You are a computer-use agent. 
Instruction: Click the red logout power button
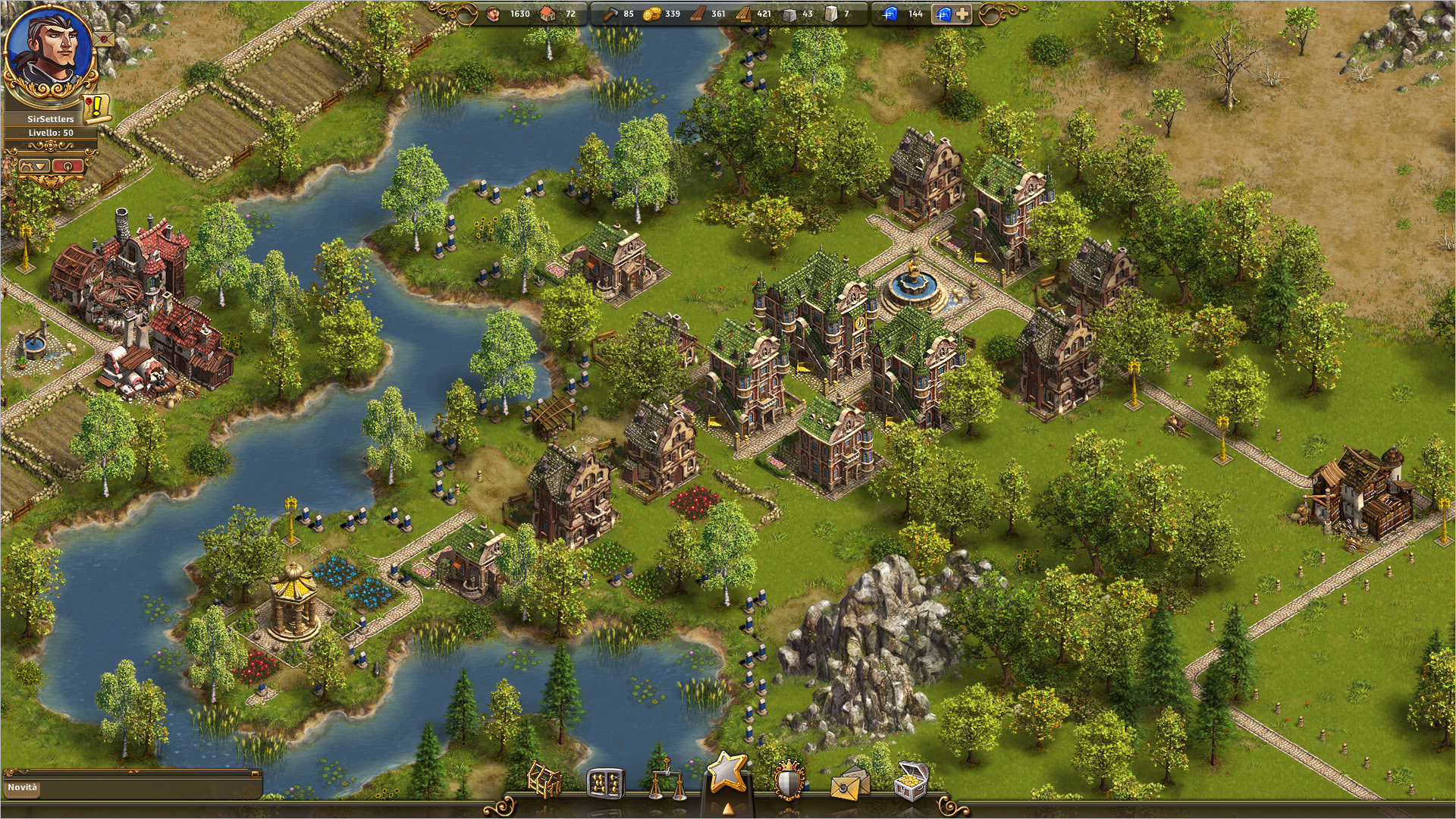click(x=68, y=165)
